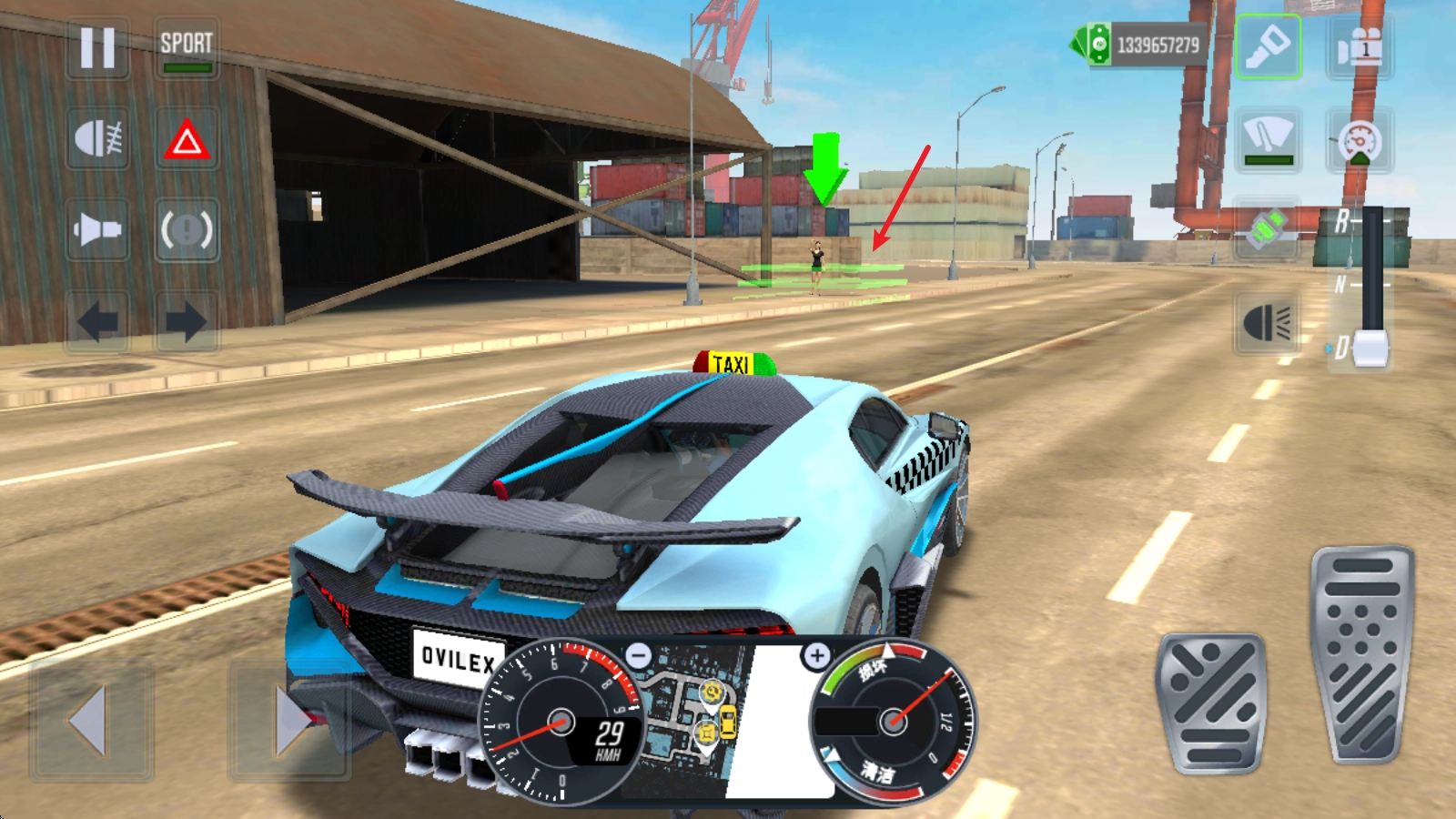Screen dimensions: 1456x819
Task: Switch on the left turn signal
Action: tap(97, 321)
